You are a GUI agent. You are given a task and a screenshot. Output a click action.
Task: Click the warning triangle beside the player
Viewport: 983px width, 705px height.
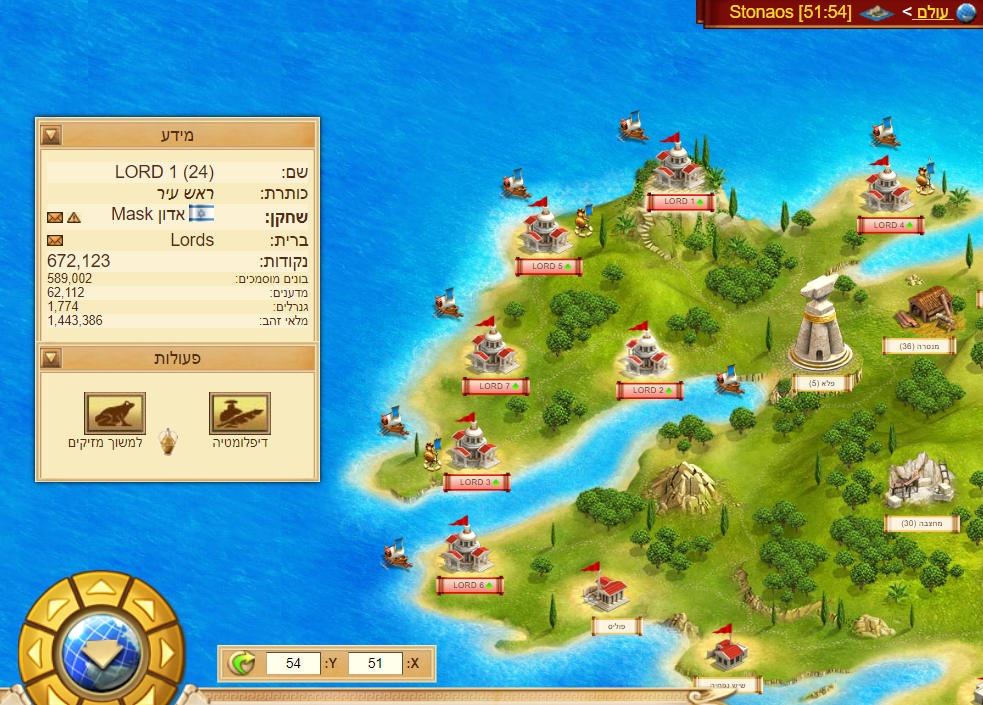pos(74,217)
